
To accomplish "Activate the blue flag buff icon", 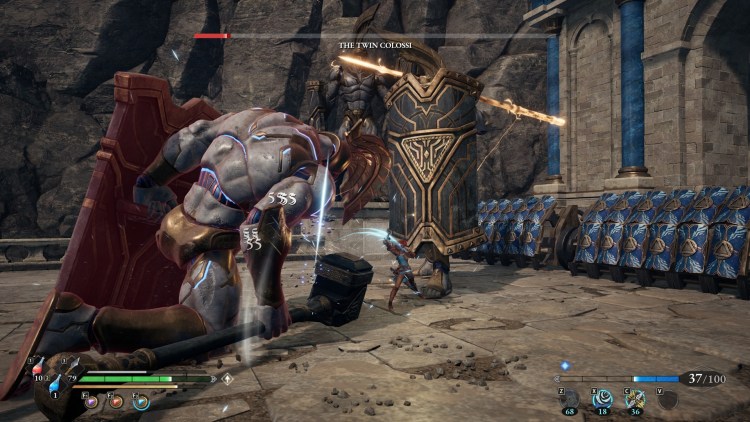I will [141, 401].
